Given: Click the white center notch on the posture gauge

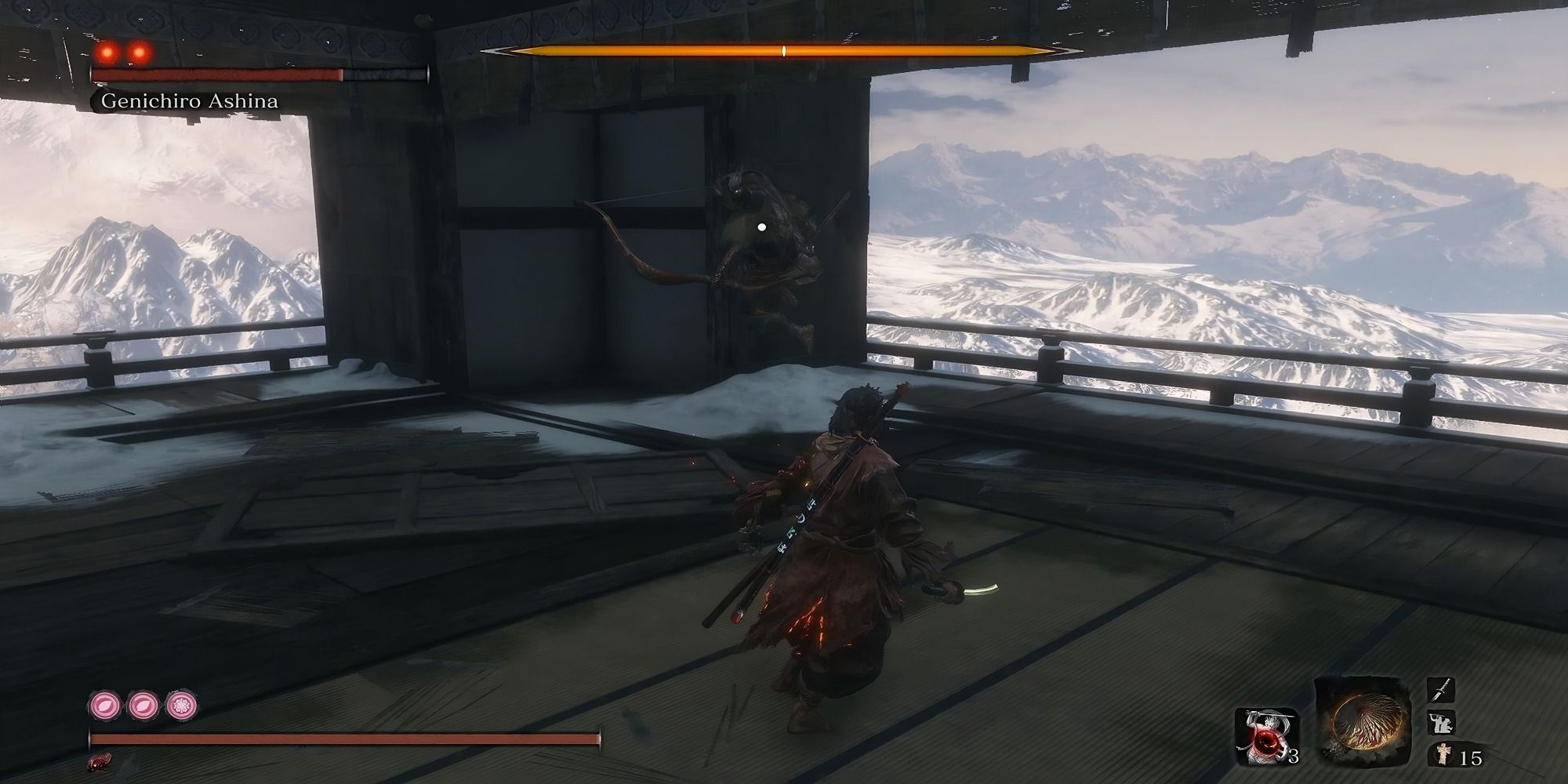Looking at the screenshot, I should (x=782, y=50).
